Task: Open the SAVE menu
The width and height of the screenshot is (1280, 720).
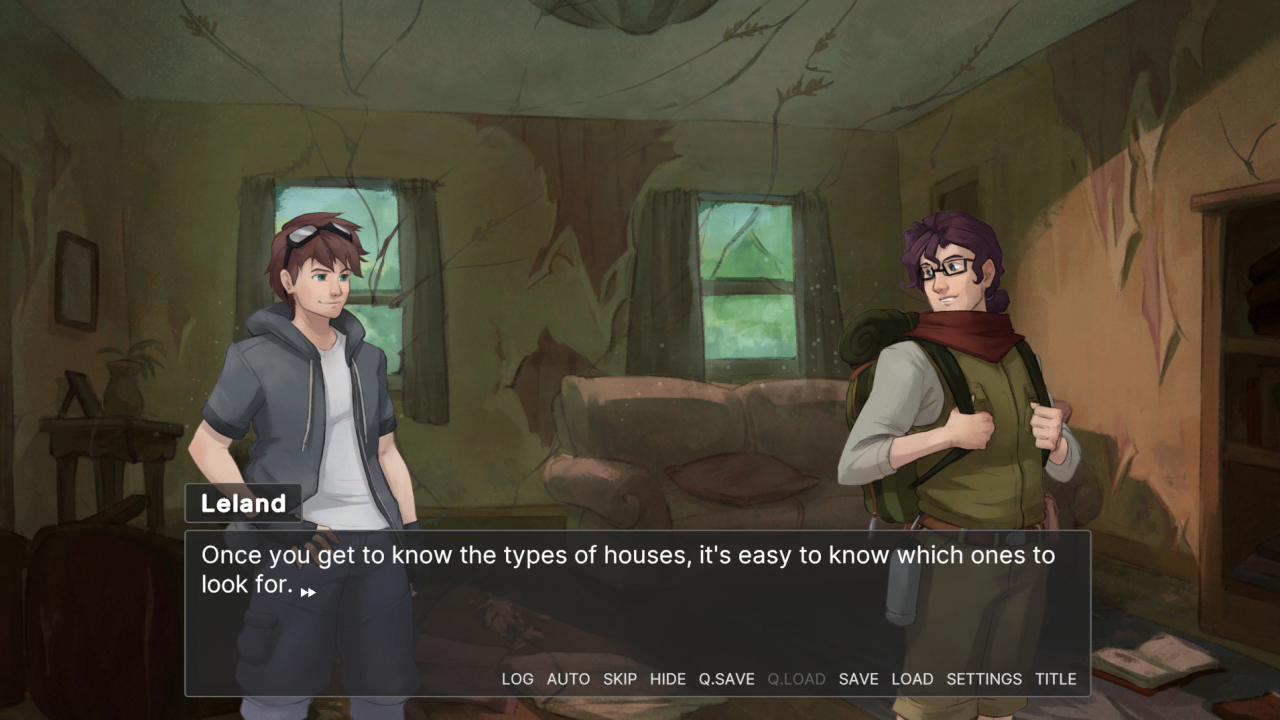Action: click(858, 679)
